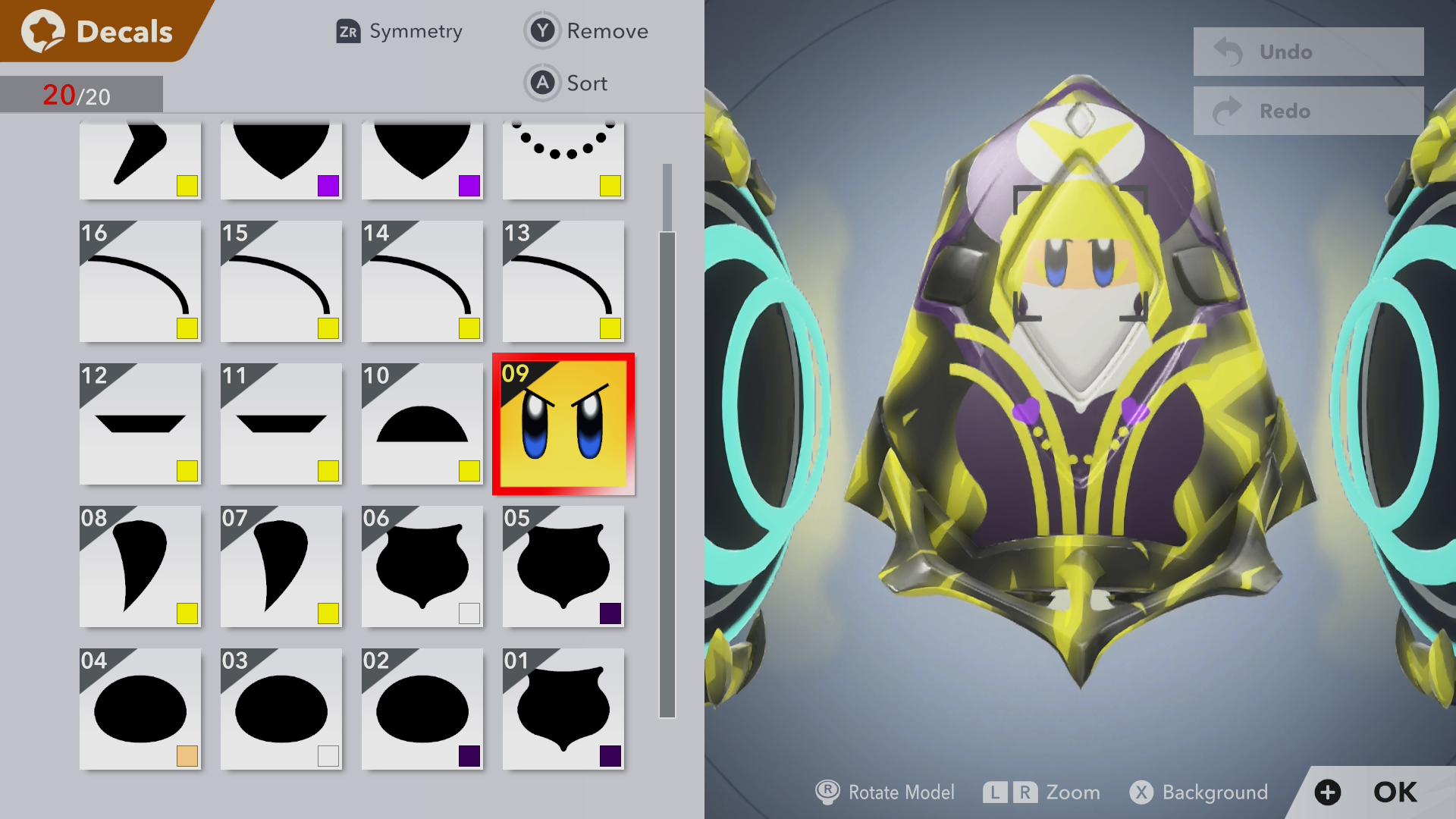Select decal layer 08 fang shape
The image size is (1456, 819).
coord(140,566)
